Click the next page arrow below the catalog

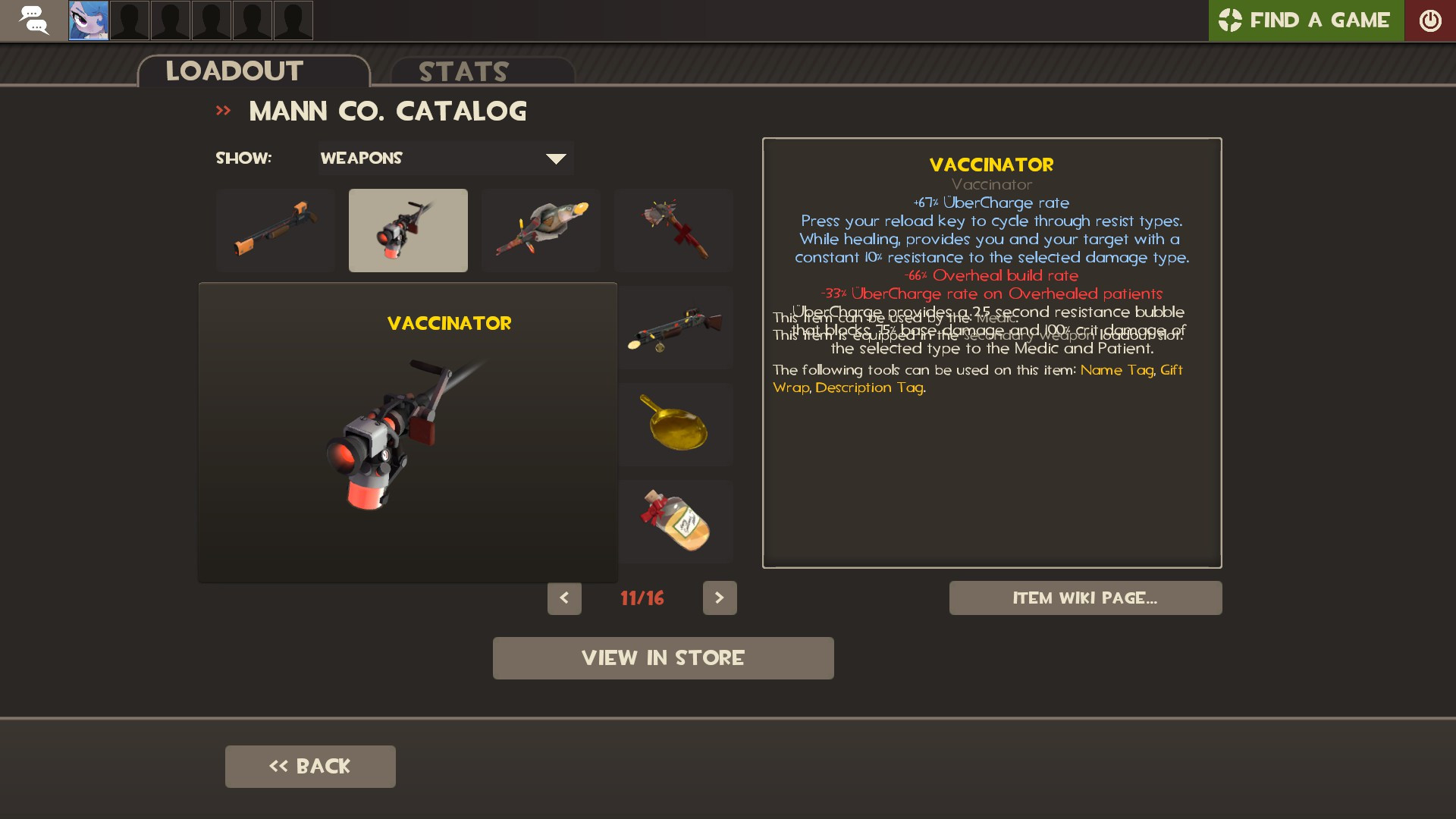(x=720, y=598)
